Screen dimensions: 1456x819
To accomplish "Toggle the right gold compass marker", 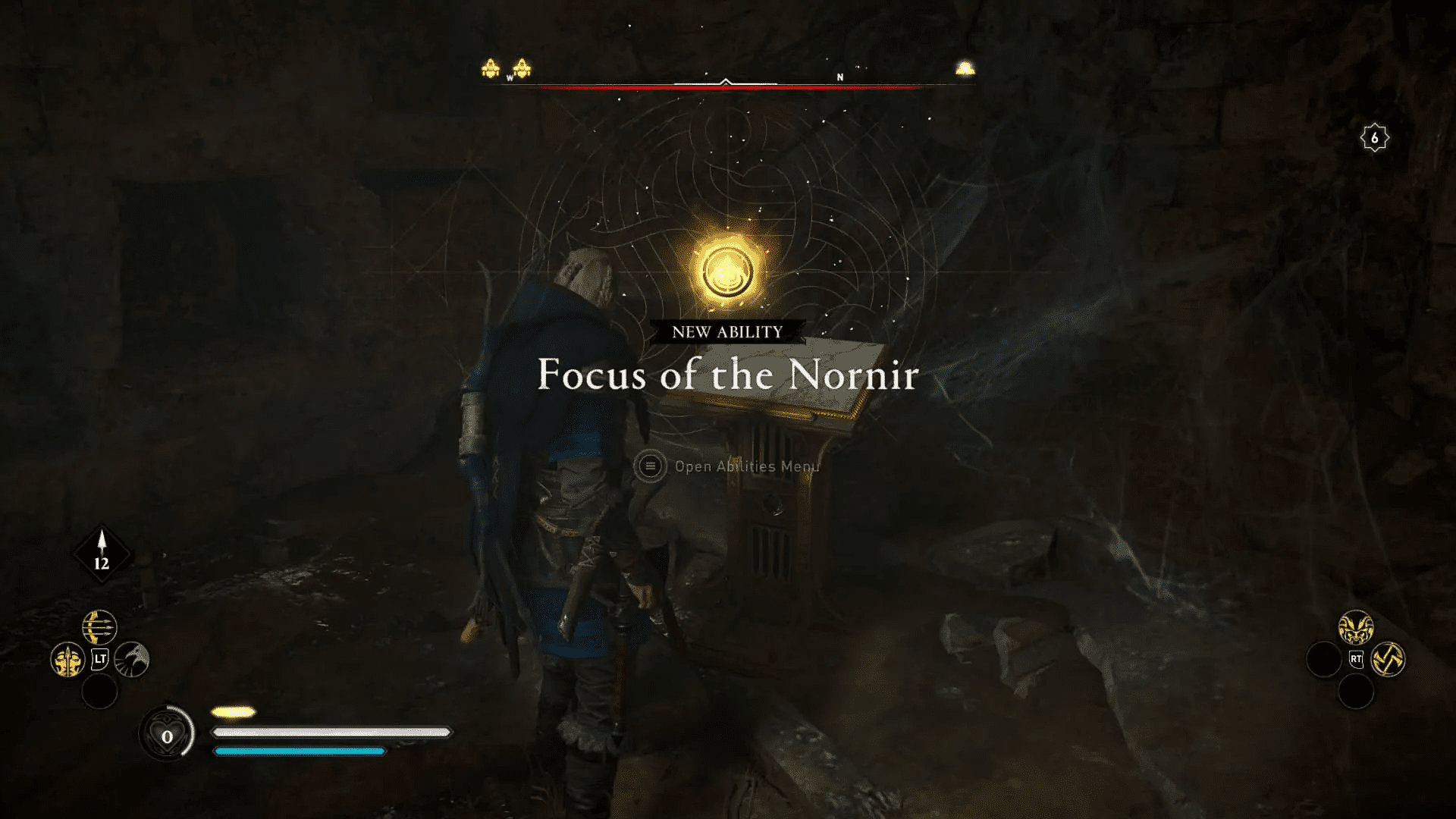I will (x=964, y=68).
